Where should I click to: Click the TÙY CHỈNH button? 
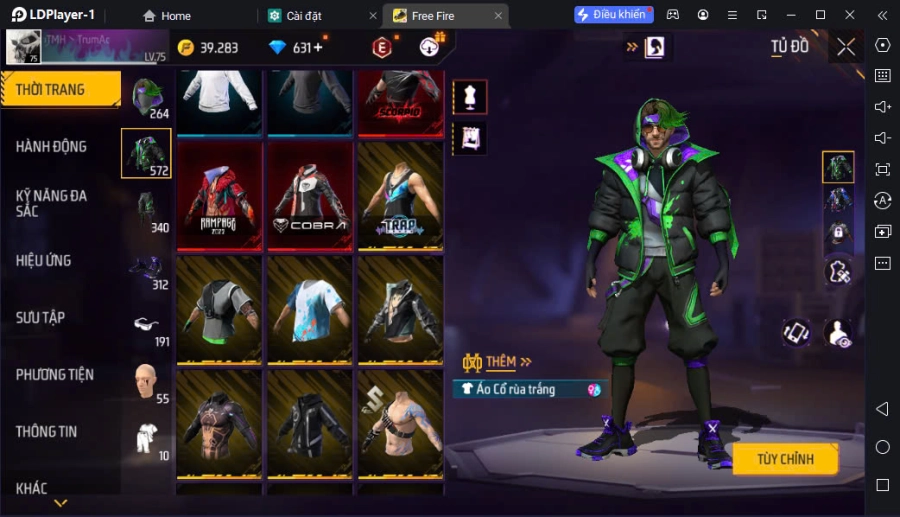(x=784, y=459)
